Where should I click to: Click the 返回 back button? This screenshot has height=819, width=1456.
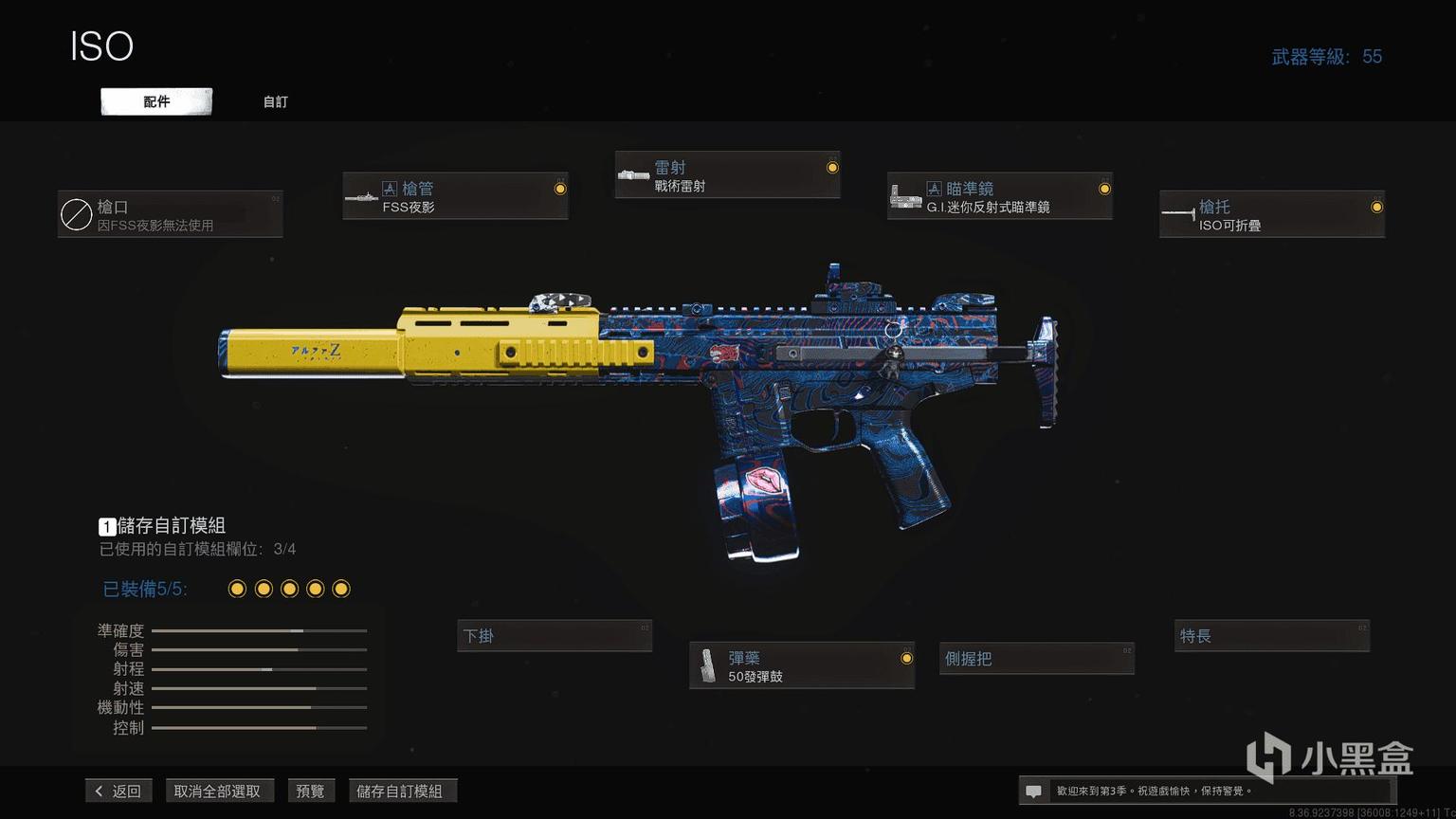tap(118, 791)
